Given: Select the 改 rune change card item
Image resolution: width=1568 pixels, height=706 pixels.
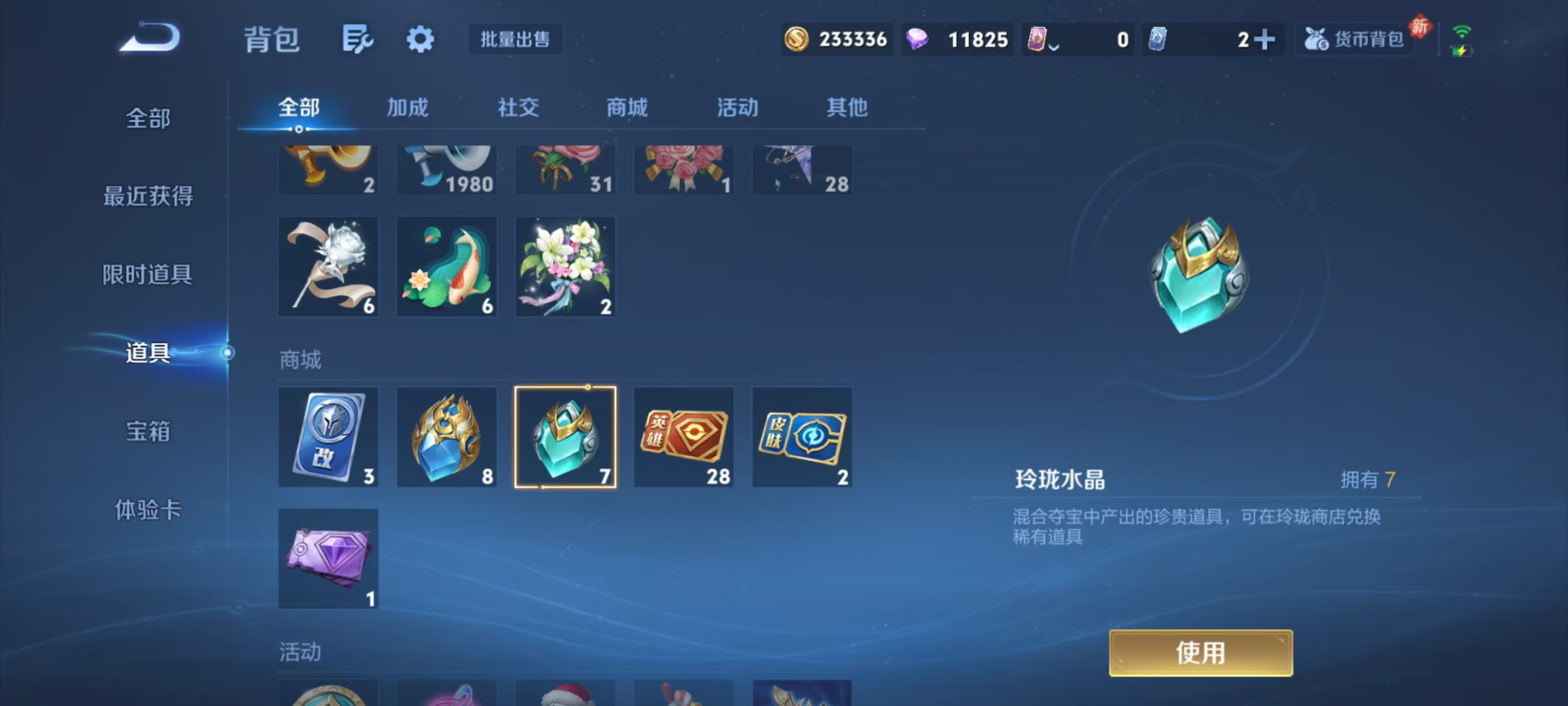Looking at the screenshot, I should [329, 436].
